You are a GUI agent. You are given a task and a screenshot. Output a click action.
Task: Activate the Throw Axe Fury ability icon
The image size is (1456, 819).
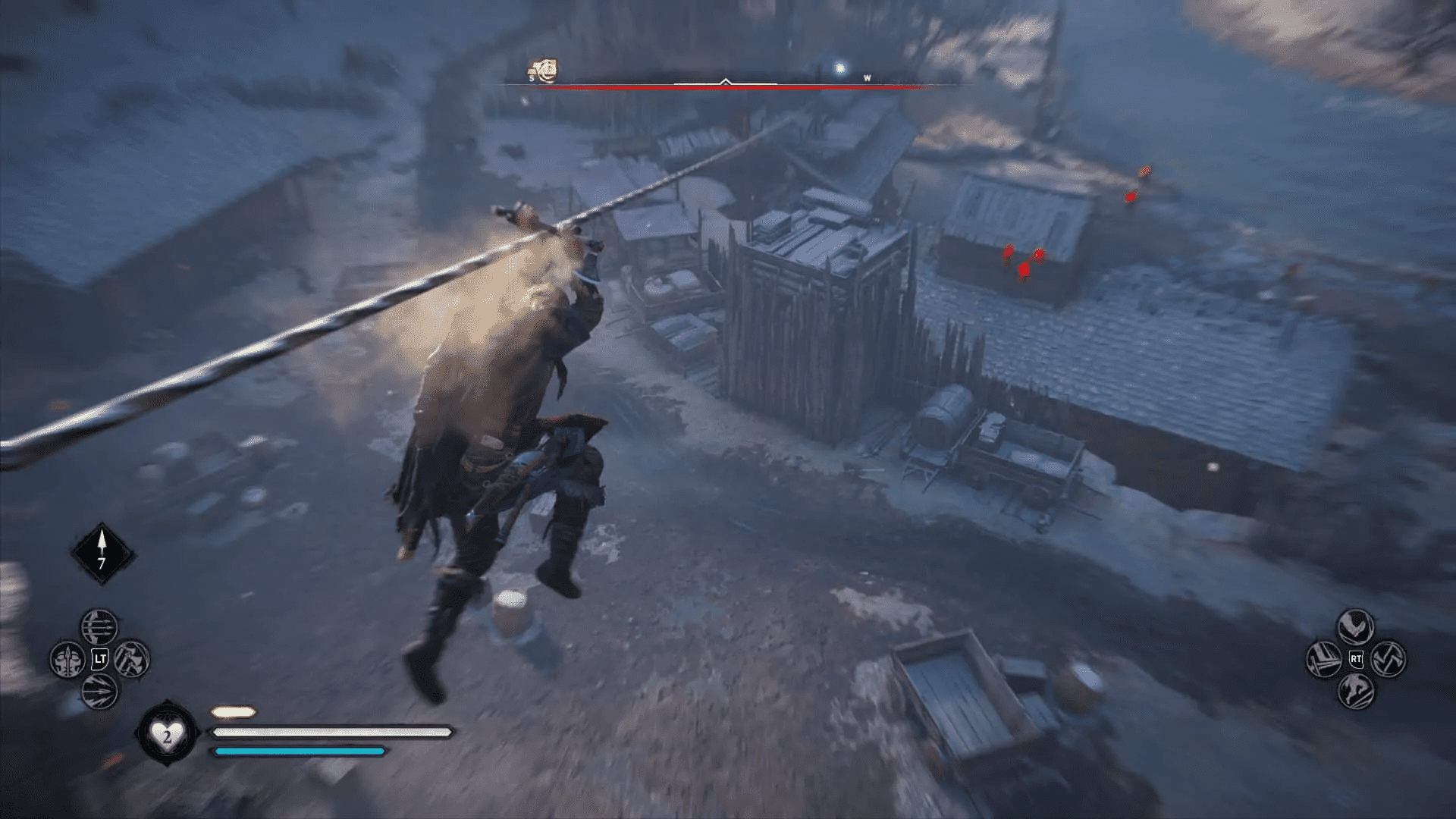(130, 657)
